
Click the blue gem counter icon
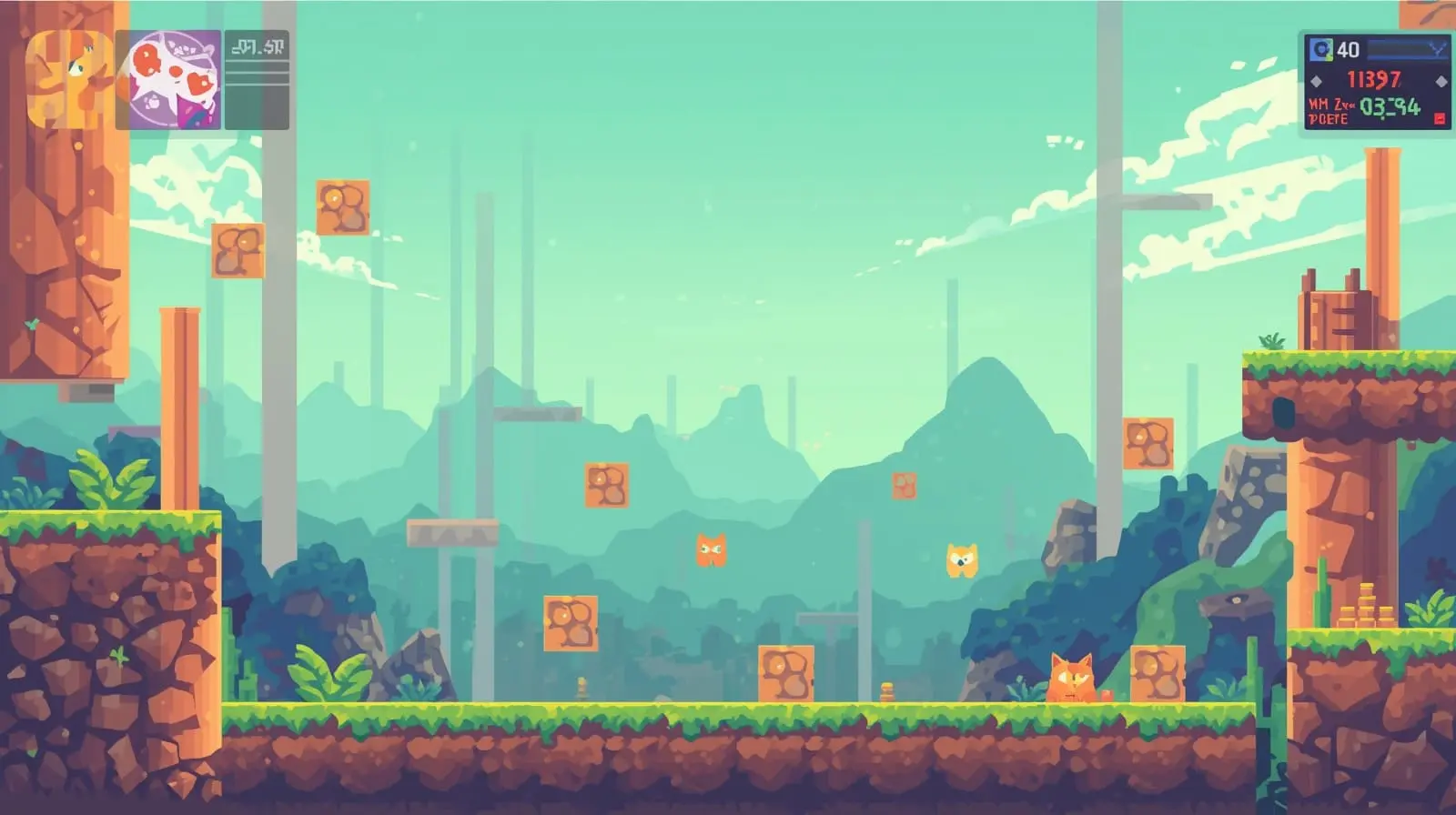coord(1320,48)
